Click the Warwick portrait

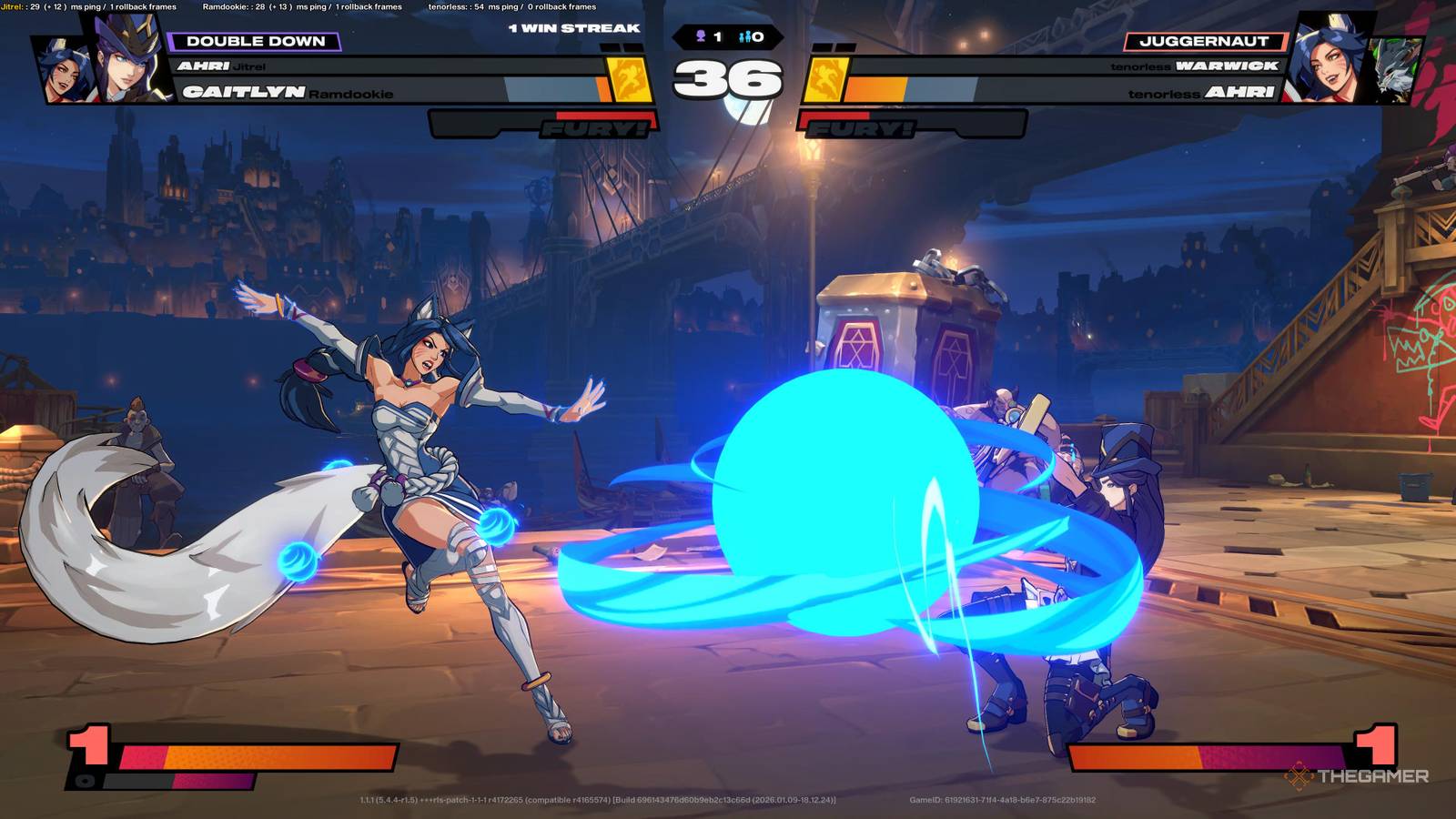click(x=1394, y=68)
